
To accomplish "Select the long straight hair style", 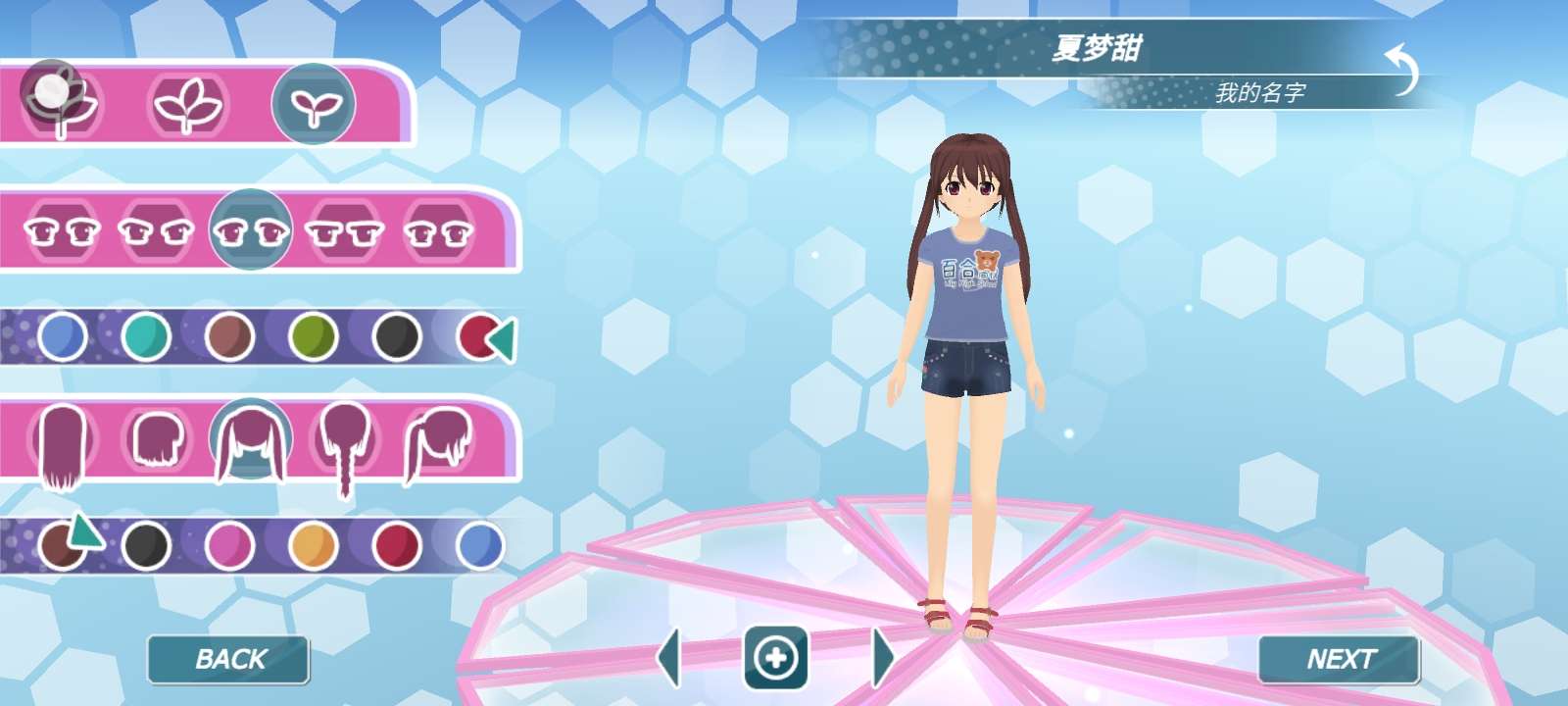I will (x=63, y=443).
